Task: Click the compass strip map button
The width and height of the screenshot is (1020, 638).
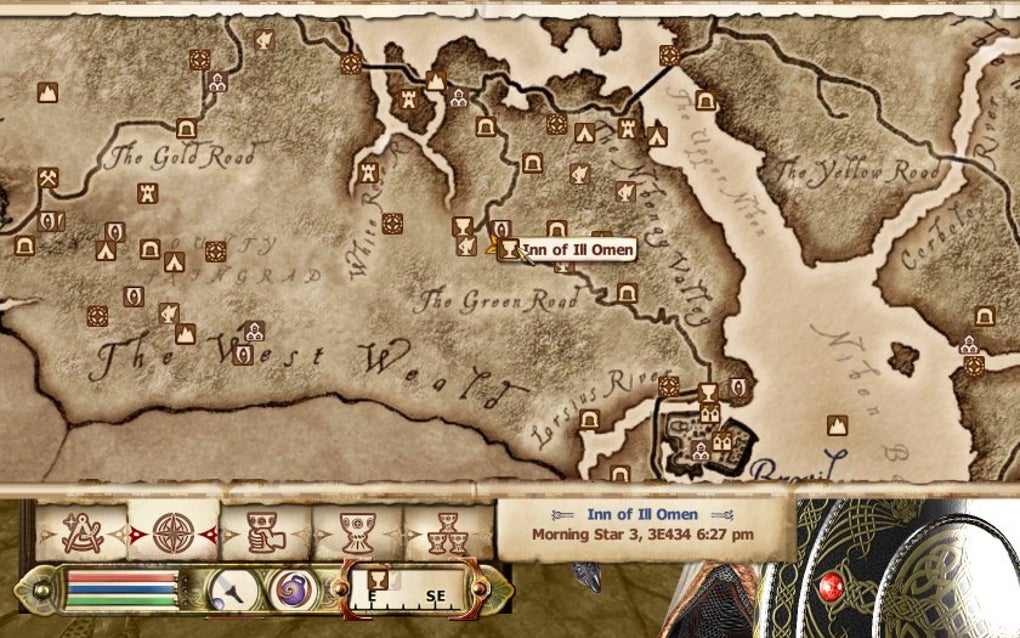Action: (x=410, y=589)
